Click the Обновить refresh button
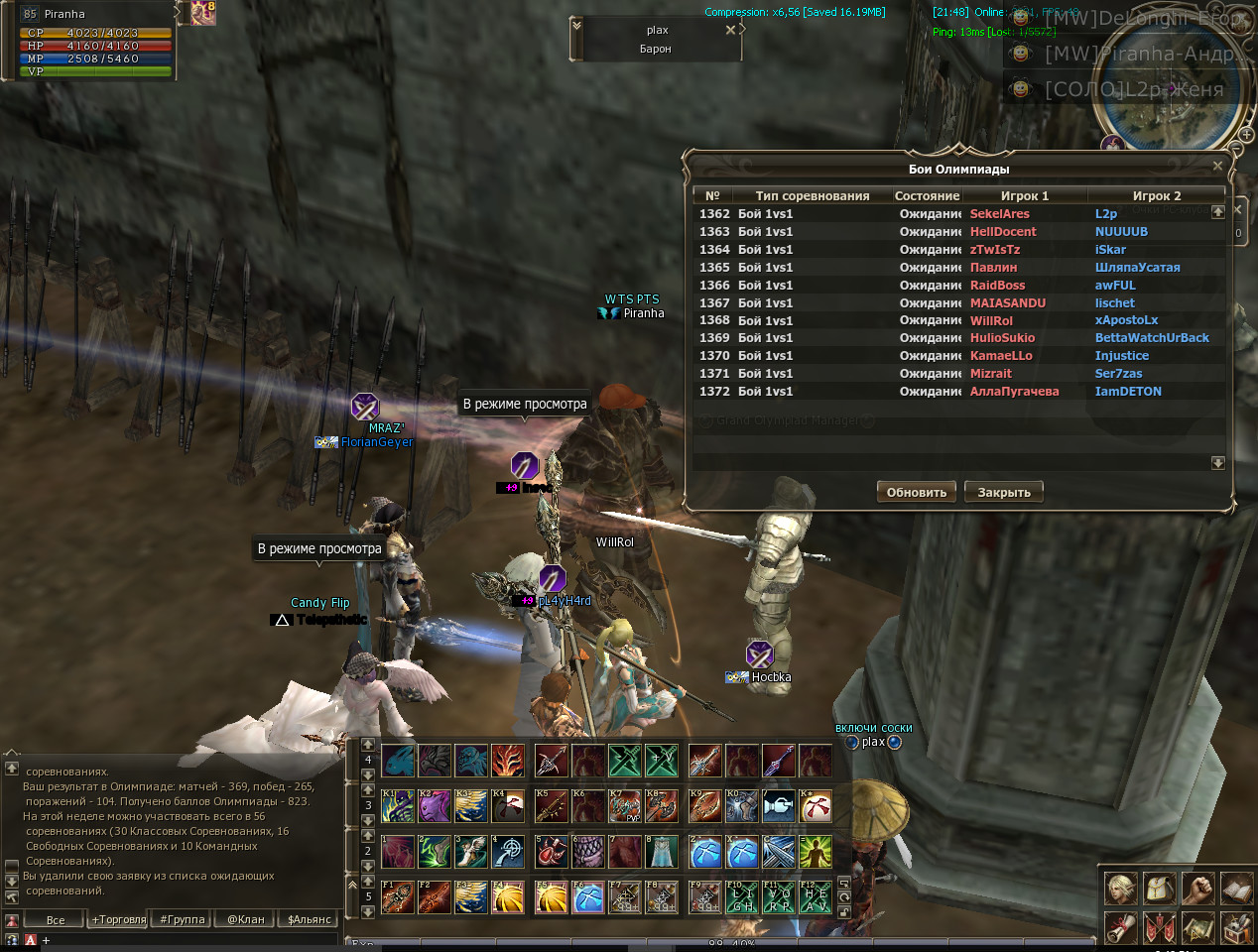Image resolution: width=1258 pixels, height=952 pixels. point(917,492)
